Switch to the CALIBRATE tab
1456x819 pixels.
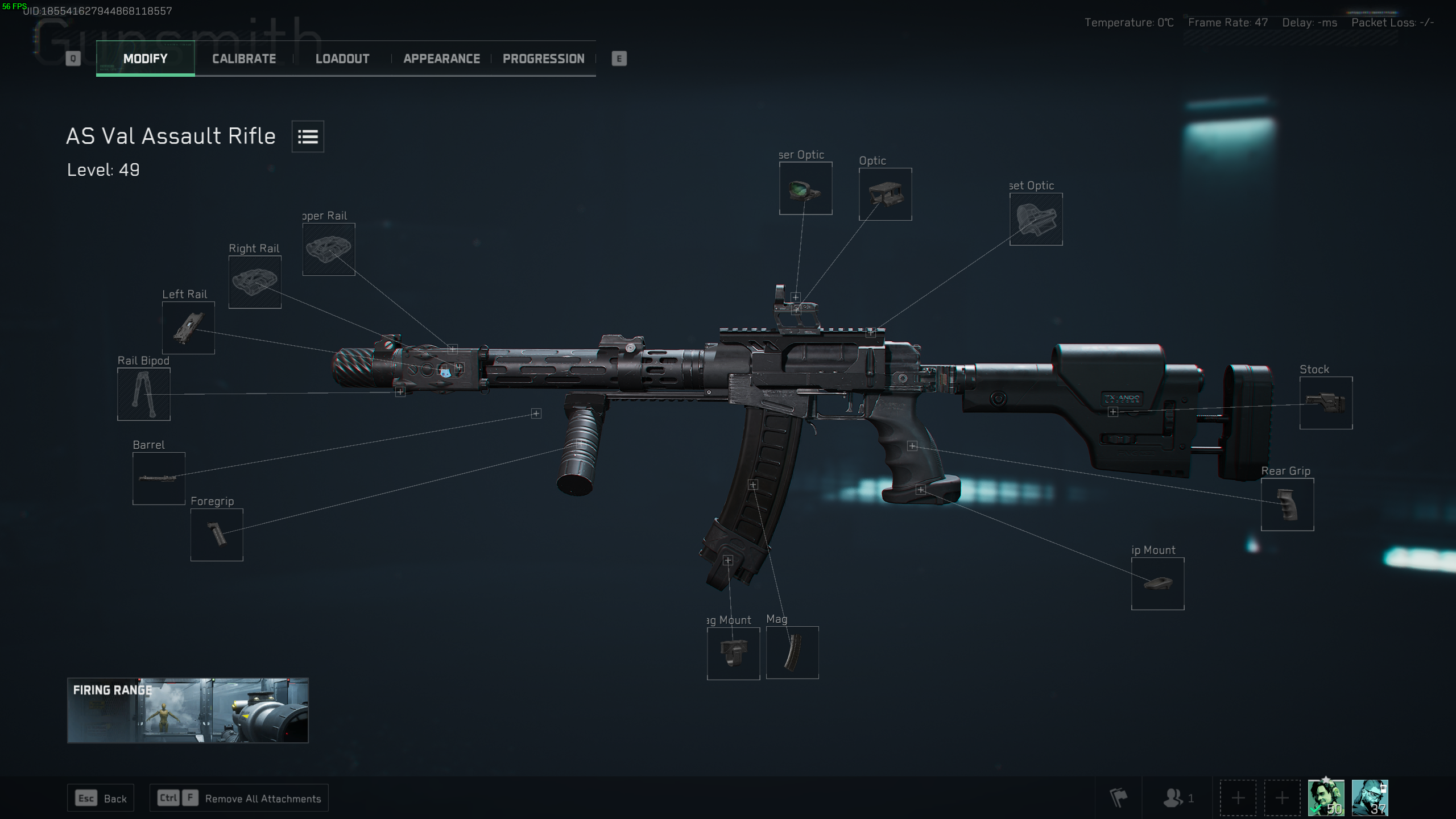coord(244,59)
